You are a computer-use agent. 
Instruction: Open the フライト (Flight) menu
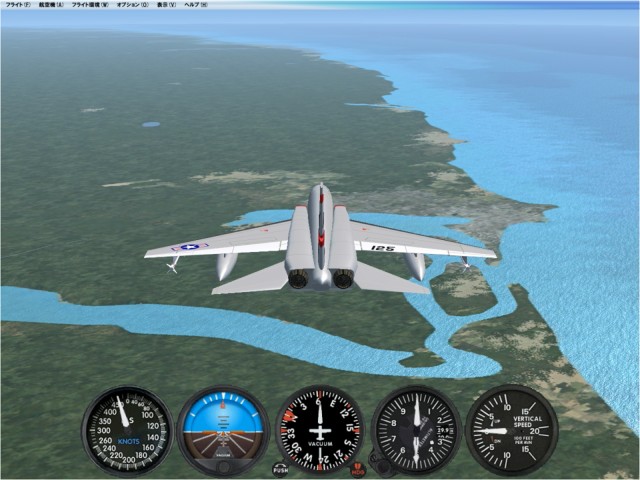(x=17, y=5)
